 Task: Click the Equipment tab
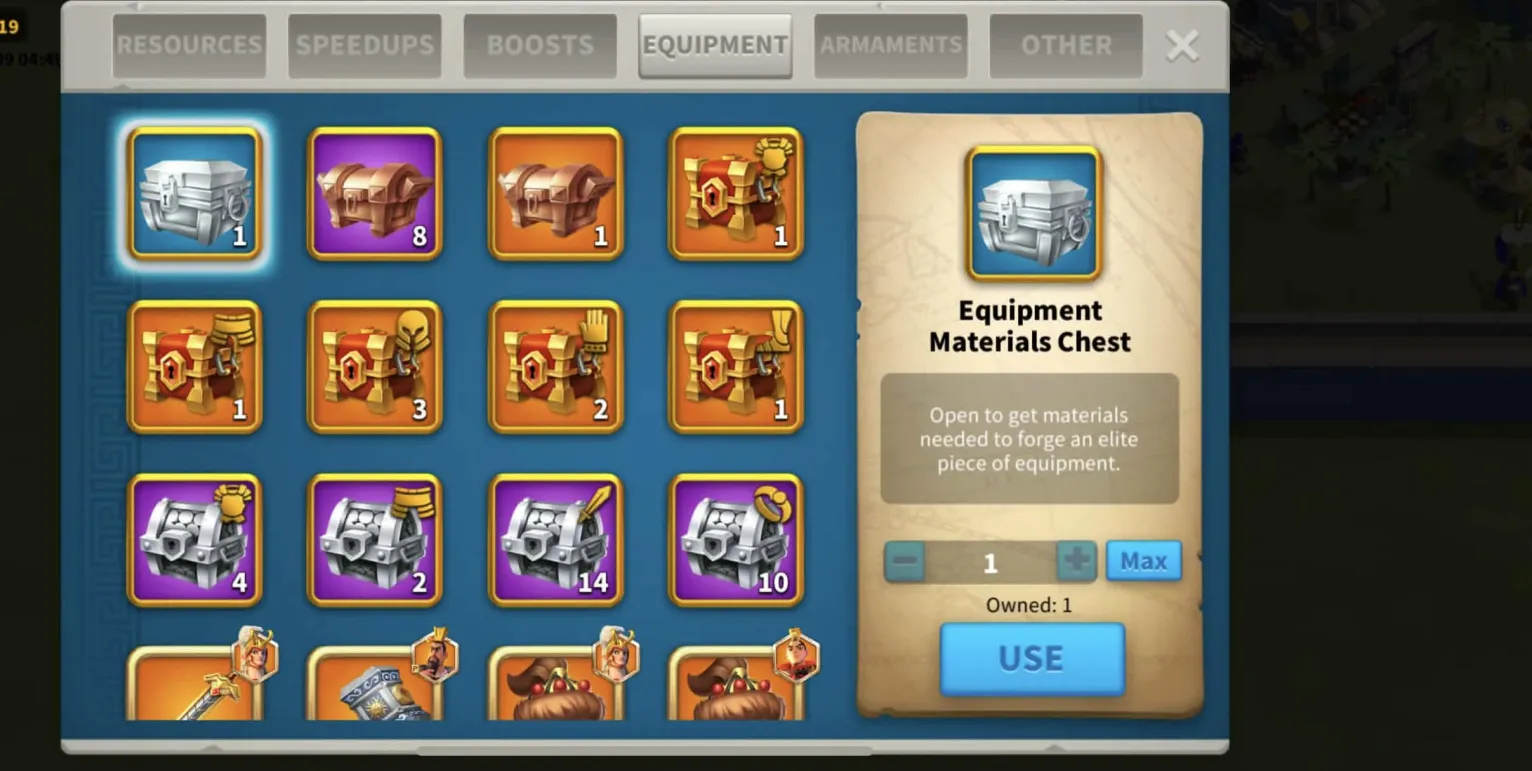point(715,45)
